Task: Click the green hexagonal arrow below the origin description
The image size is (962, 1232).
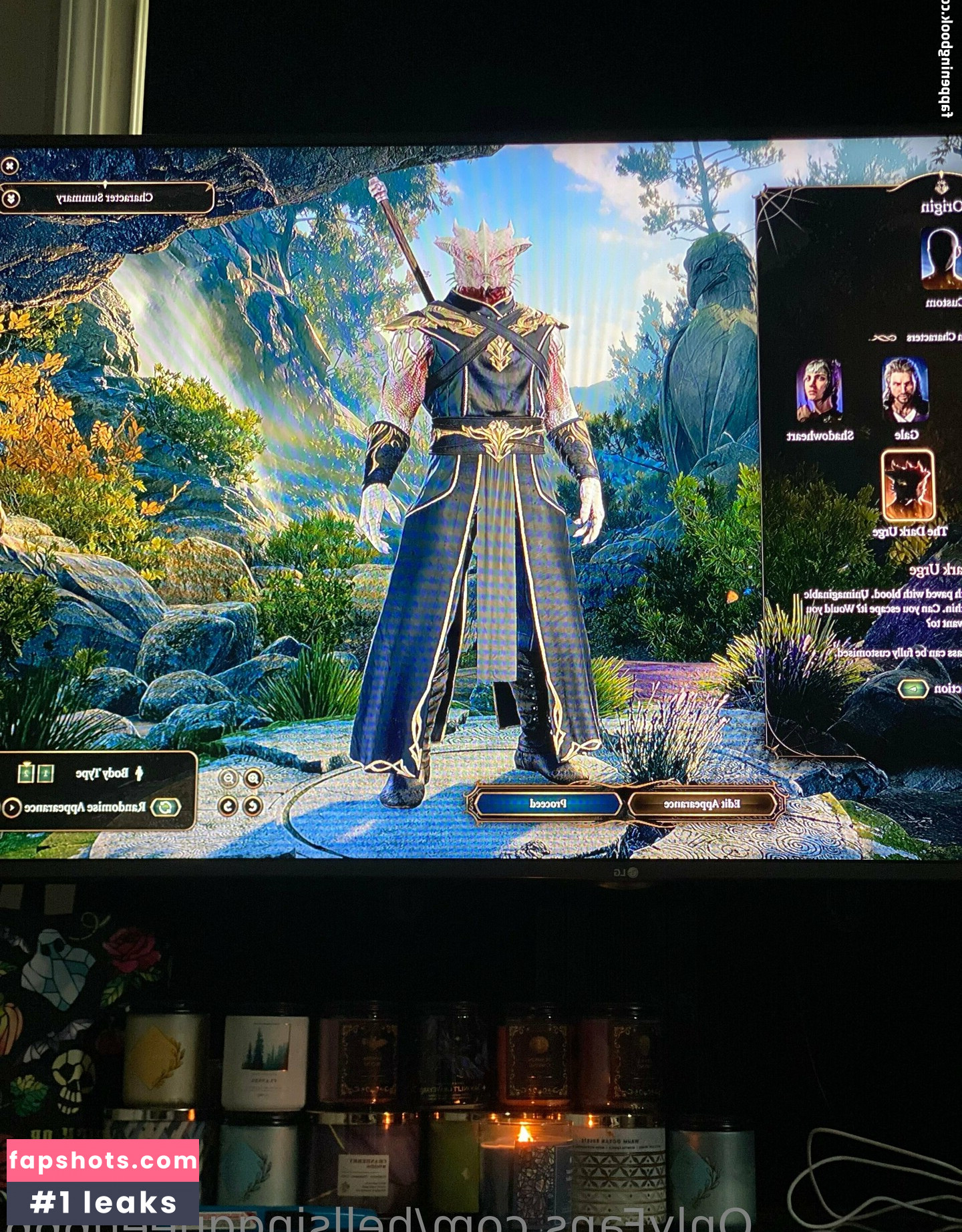Action: tap(913, 688)
